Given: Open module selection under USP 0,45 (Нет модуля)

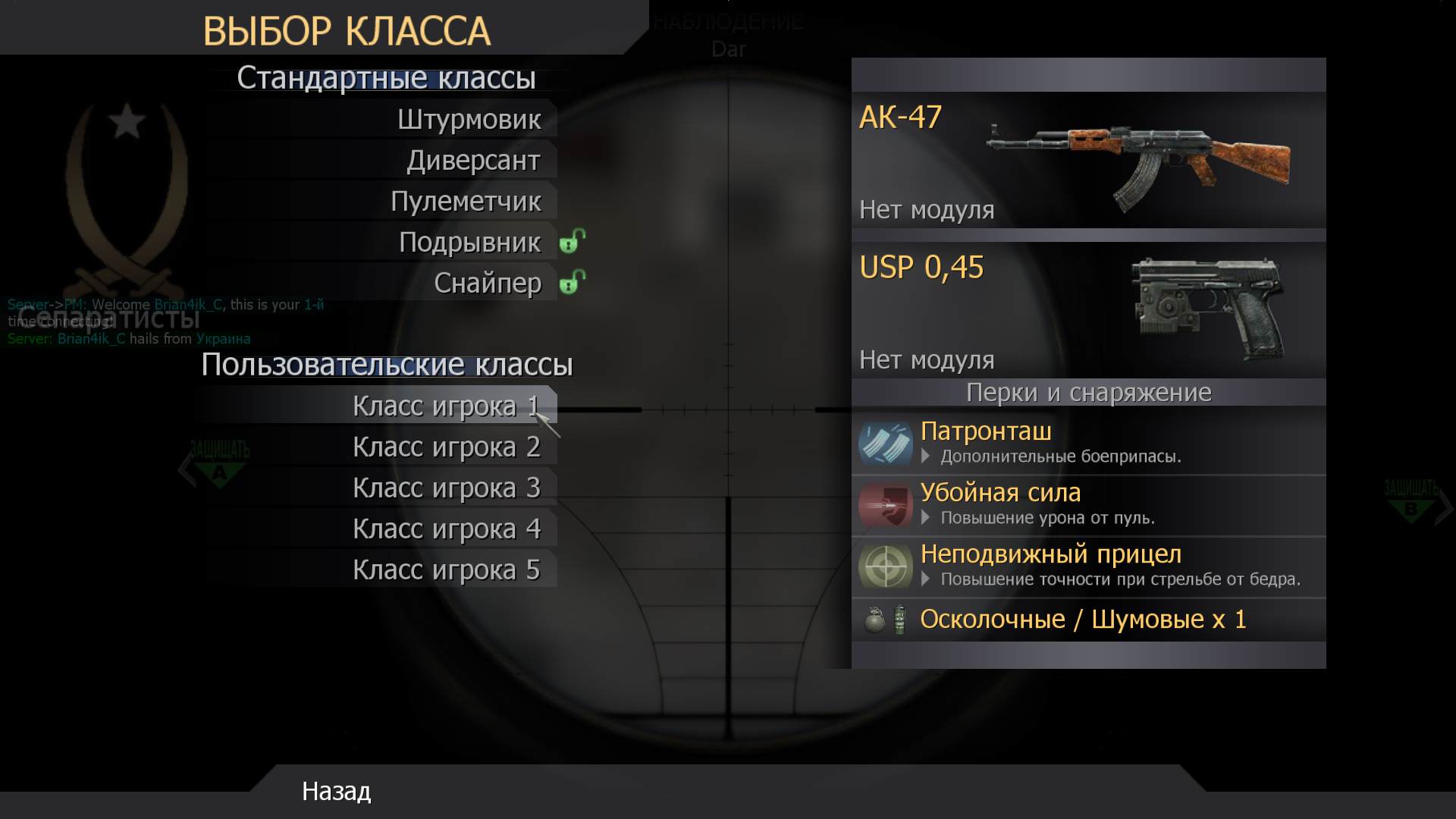Looking at the screenshot, I should [x=927, y=359].
